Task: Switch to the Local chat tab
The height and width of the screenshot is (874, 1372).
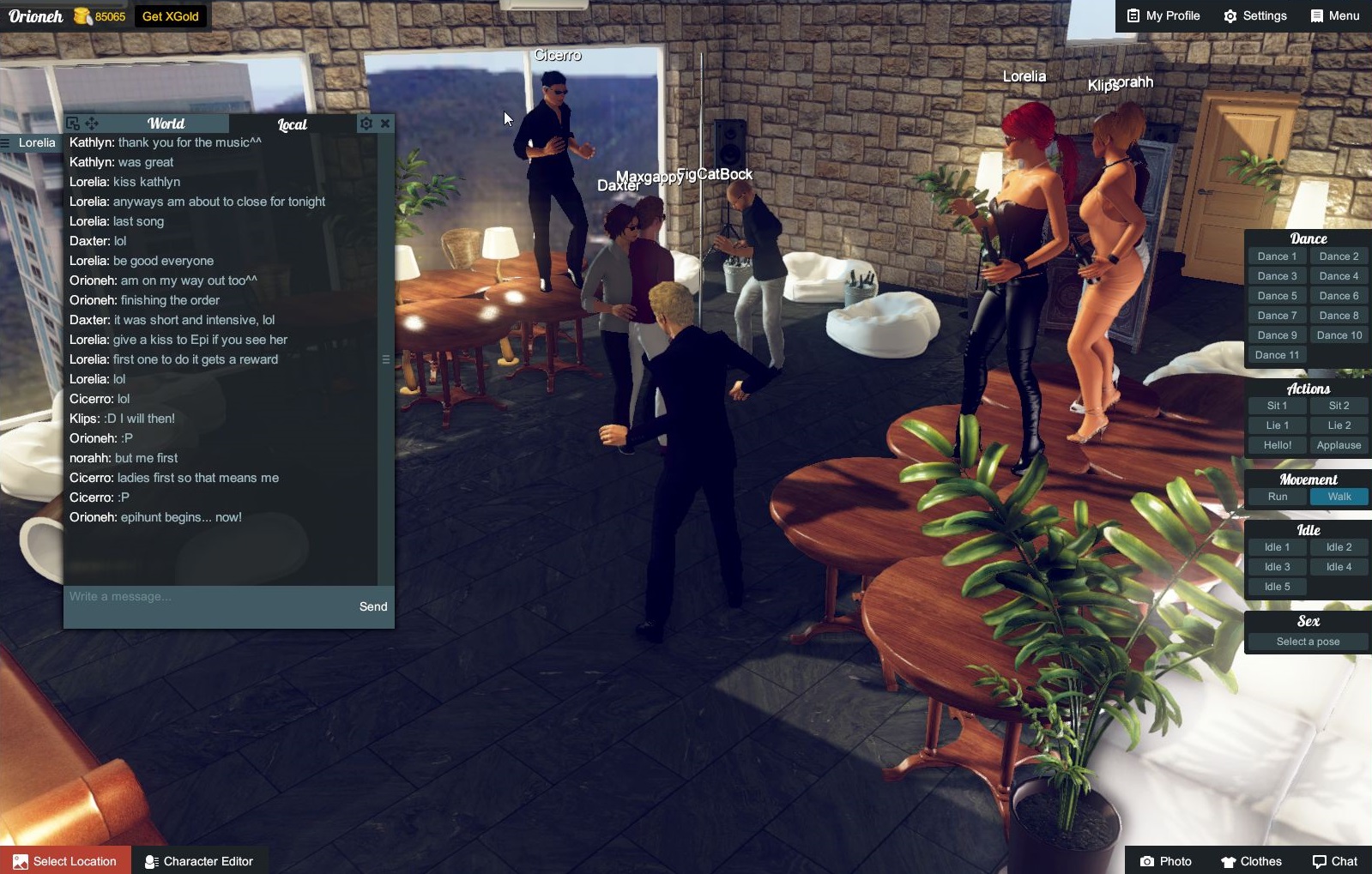Action: [292, 124]
